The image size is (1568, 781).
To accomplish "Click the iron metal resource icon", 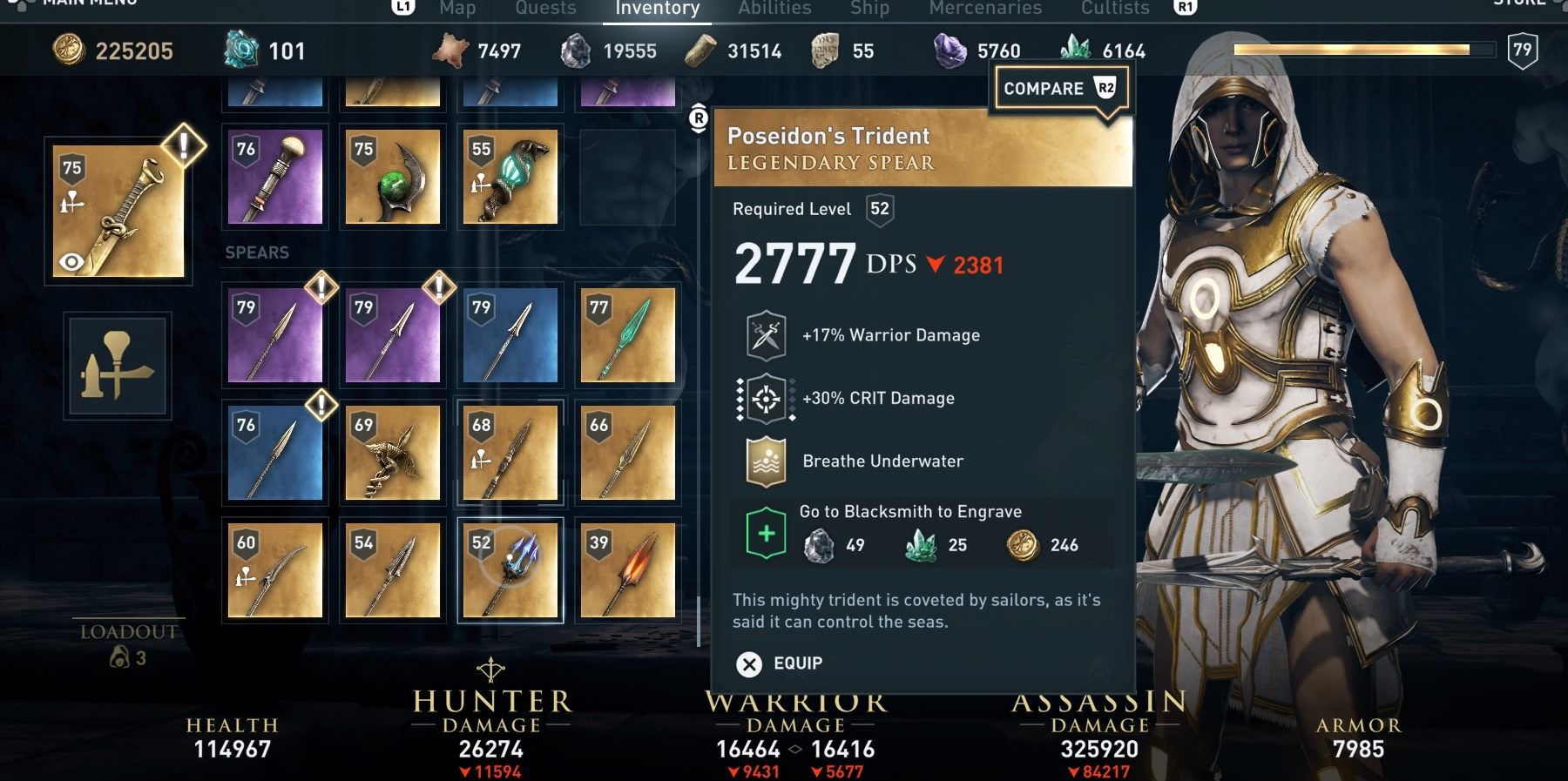I will 577,50.
